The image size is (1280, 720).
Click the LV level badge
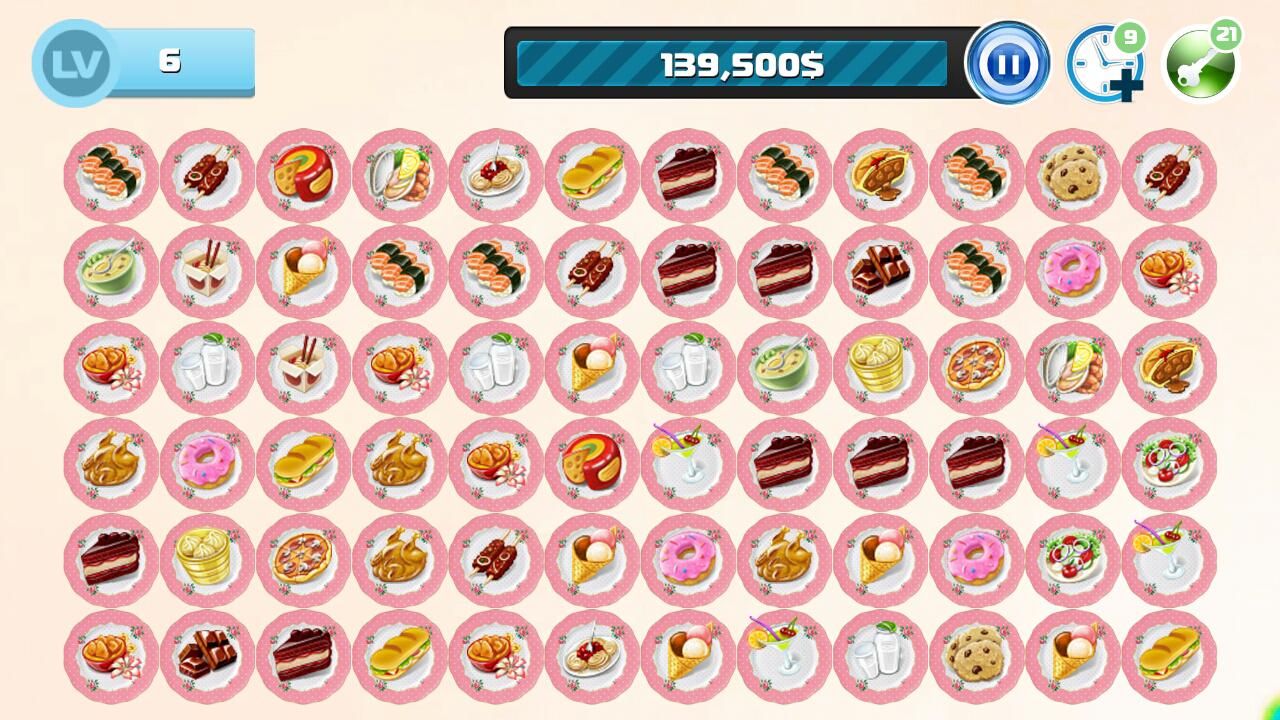(x=73, y=62)
